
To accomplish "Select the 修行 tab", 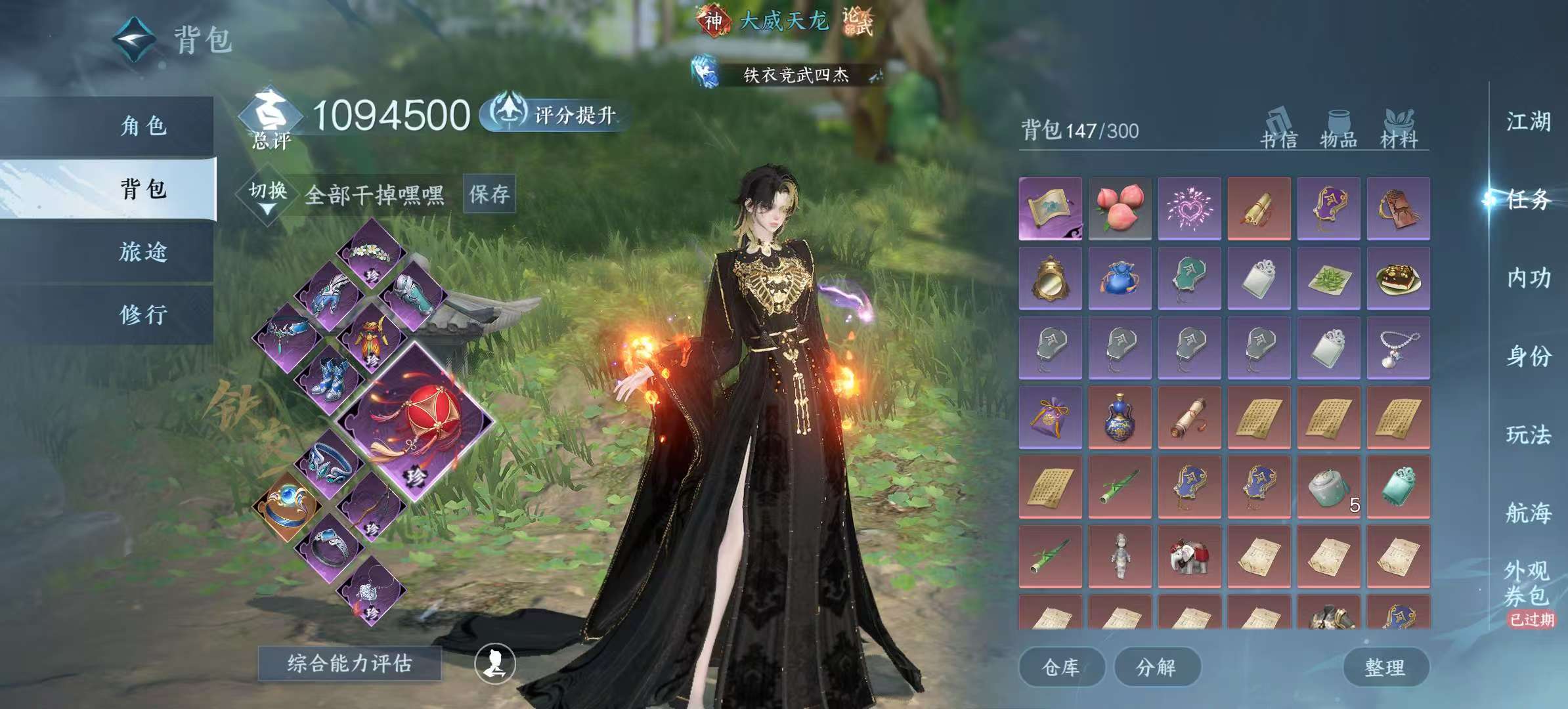I will pyautogui.click(x=143, y=315).
